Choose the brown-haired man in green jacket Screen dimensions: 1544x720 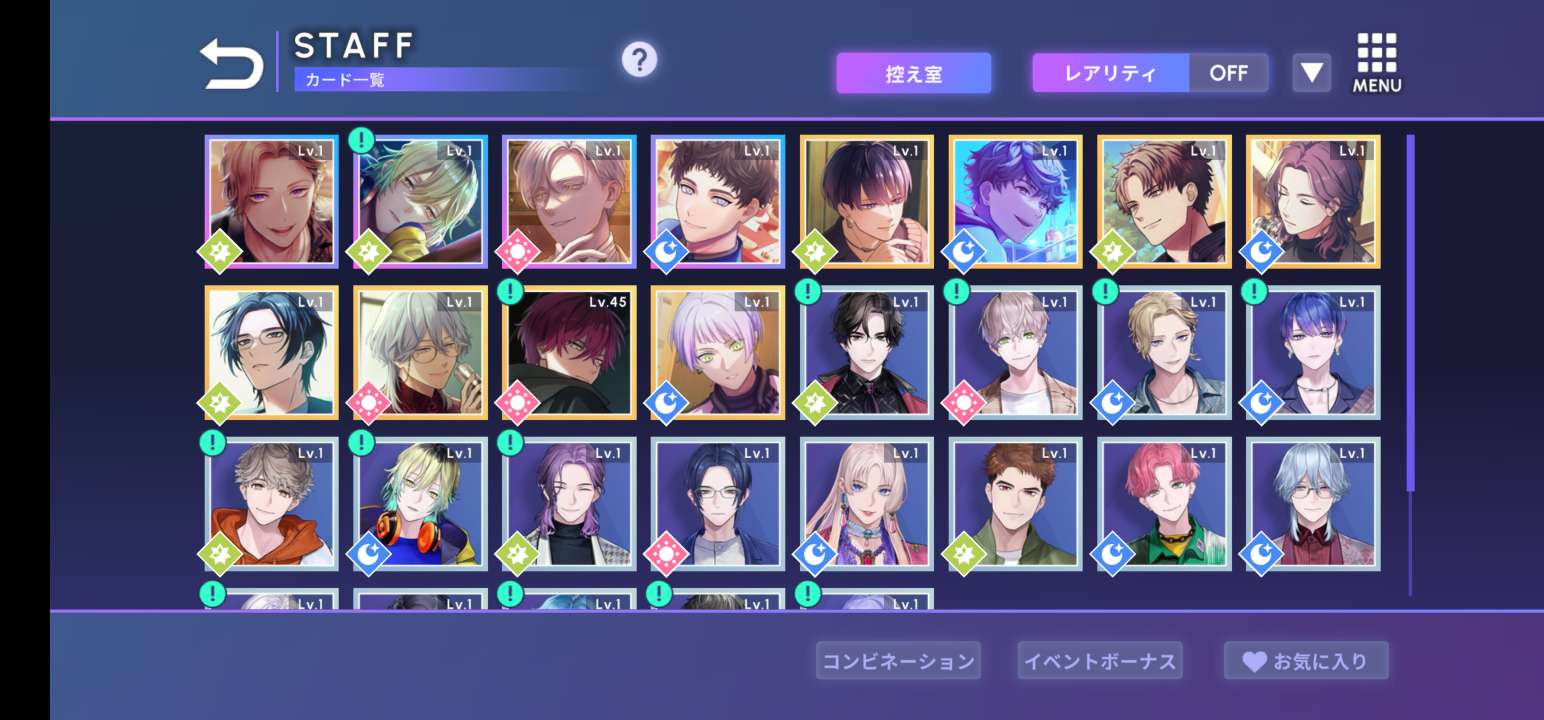pos(1015,504)
